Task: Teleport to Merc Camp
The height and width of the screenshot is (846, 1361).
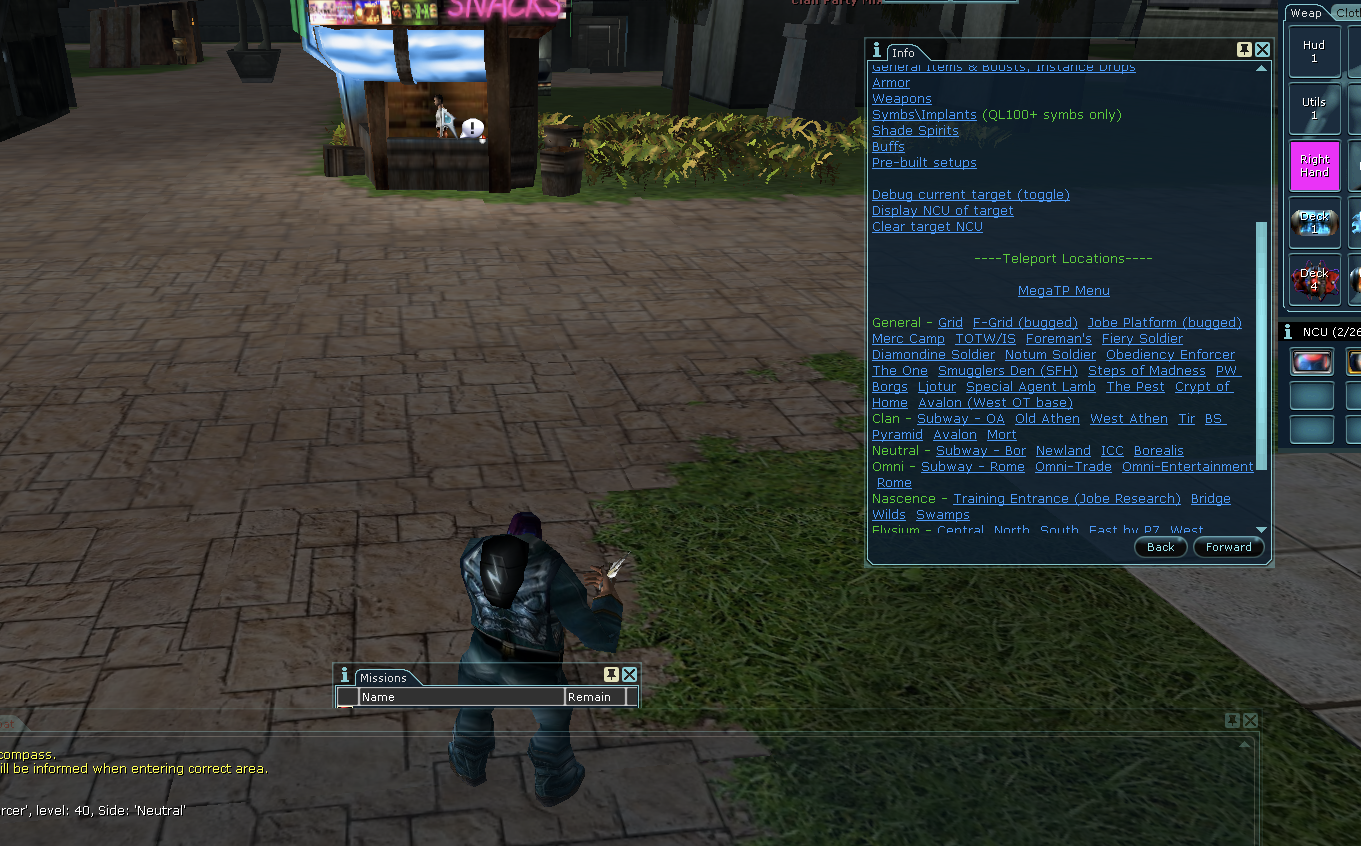Action: [x=908, y=339]
